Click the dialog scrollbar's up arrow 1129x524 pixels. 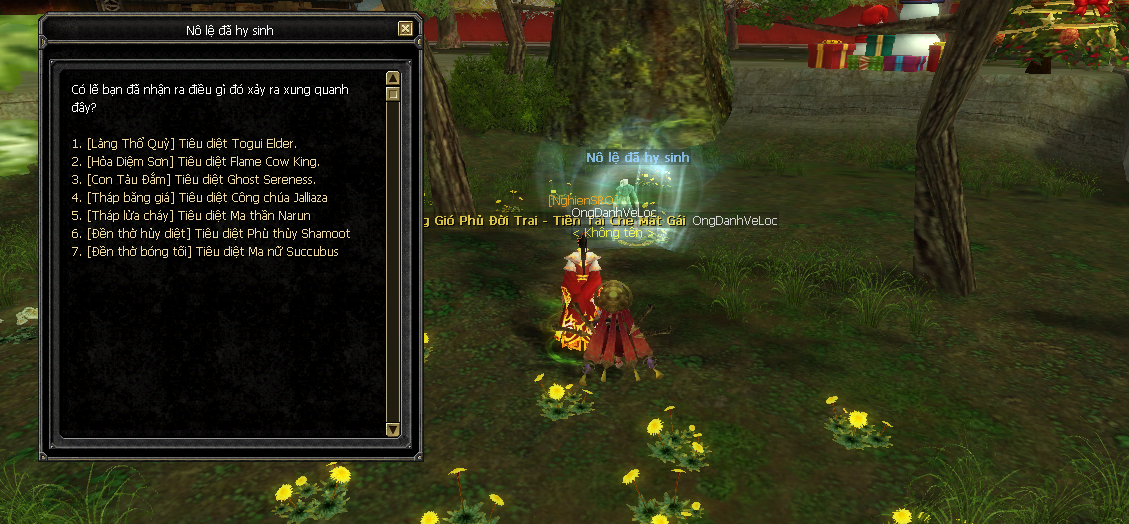pos(393,78)
